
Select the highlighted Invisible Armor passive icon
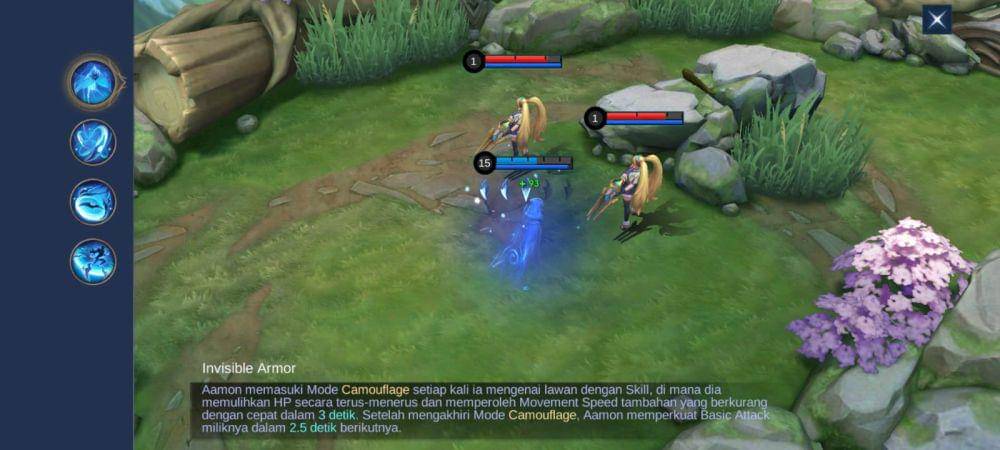tap(93, 82)
